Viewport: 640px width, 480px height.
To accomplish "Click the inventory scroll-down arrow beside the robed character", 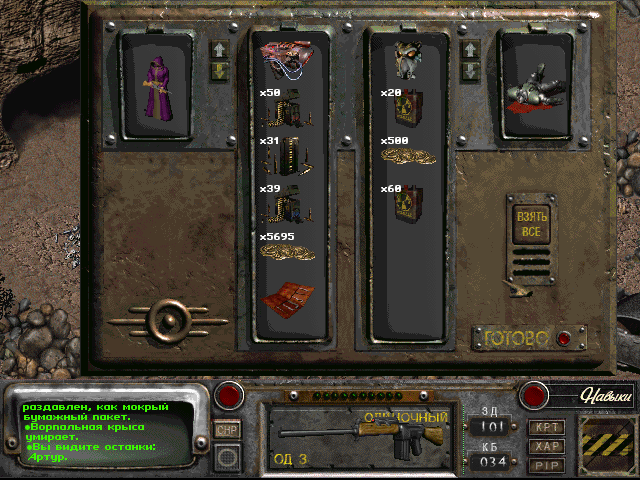I will pyautogui.click(x=220, y=71).
